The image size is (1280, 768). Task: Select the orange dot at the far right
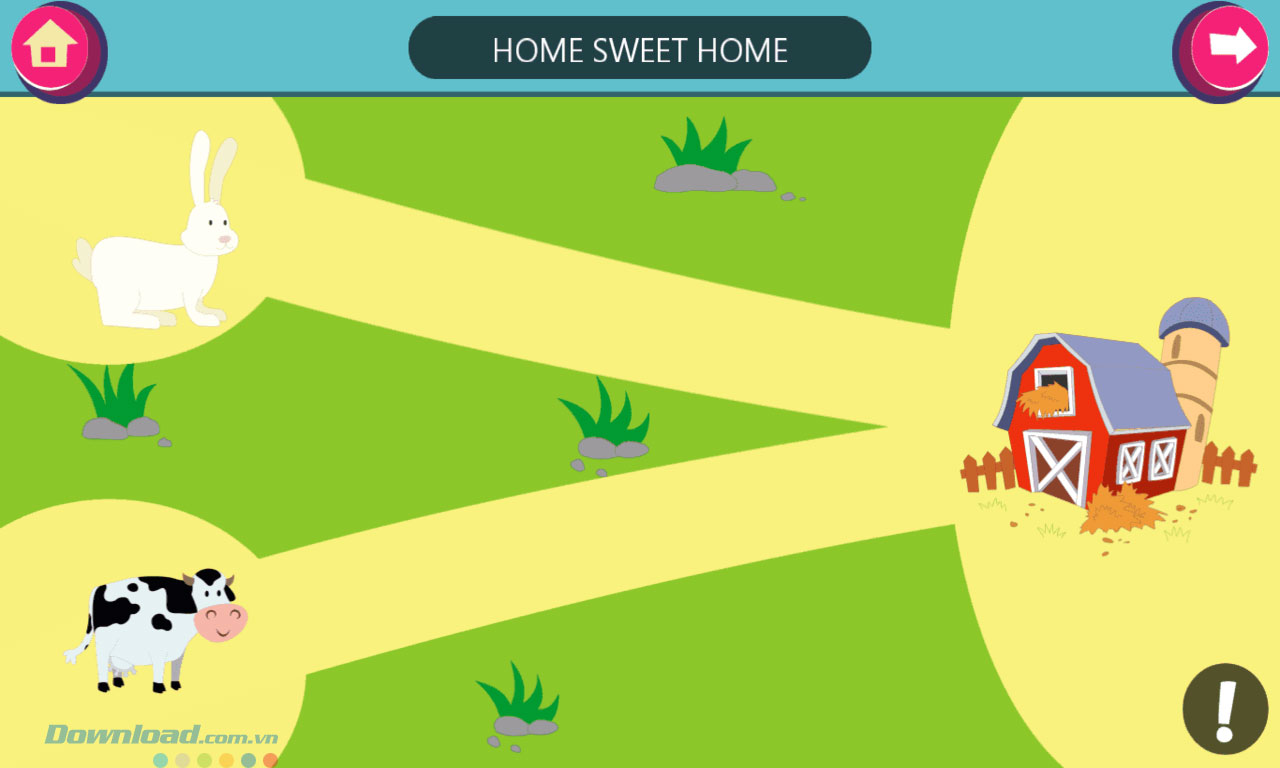click(270, 758)
